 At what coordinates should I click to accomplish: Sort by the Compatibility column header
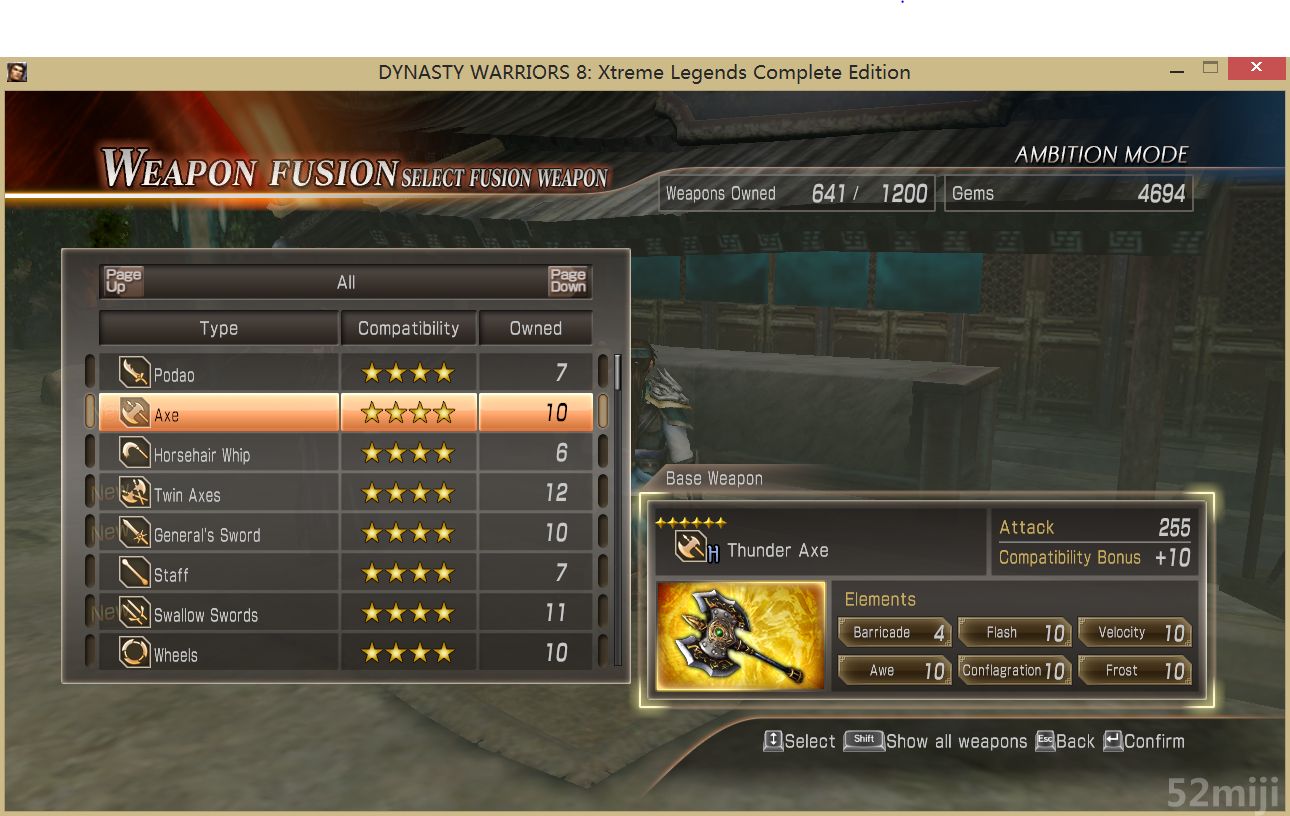(x=408, y=328)
